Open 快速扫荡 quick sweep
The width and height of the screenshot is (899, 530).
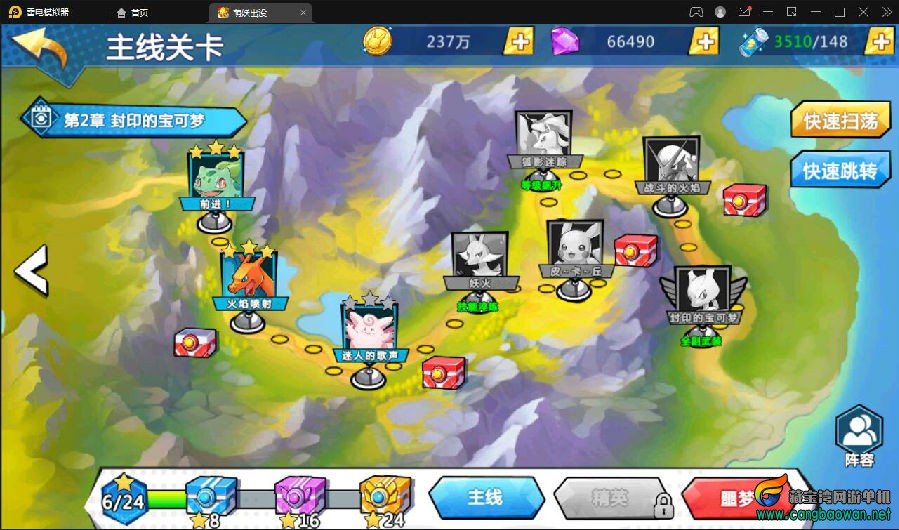pos(840,121)
